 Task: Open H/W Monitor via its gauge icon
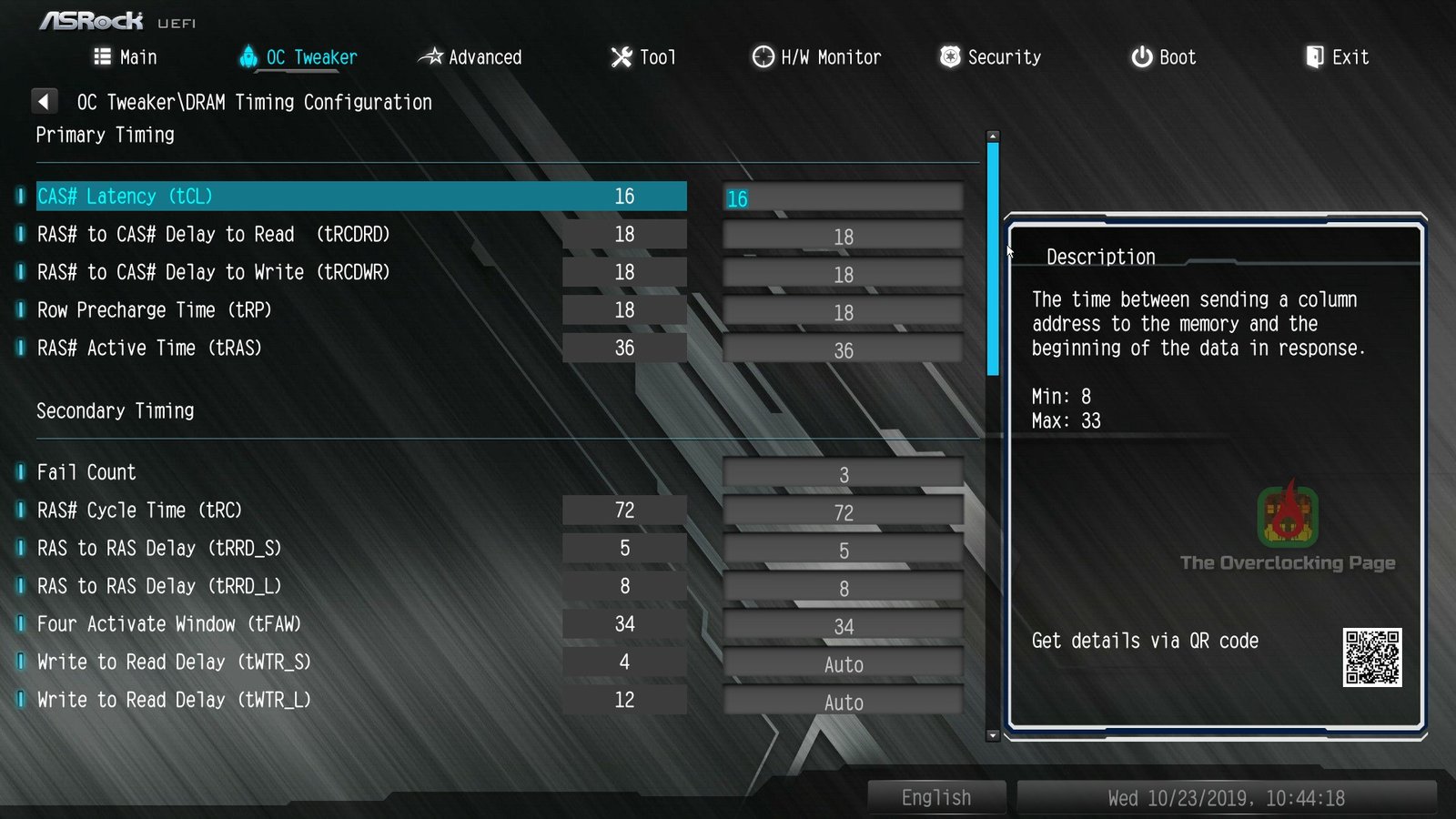coord(762,56)
